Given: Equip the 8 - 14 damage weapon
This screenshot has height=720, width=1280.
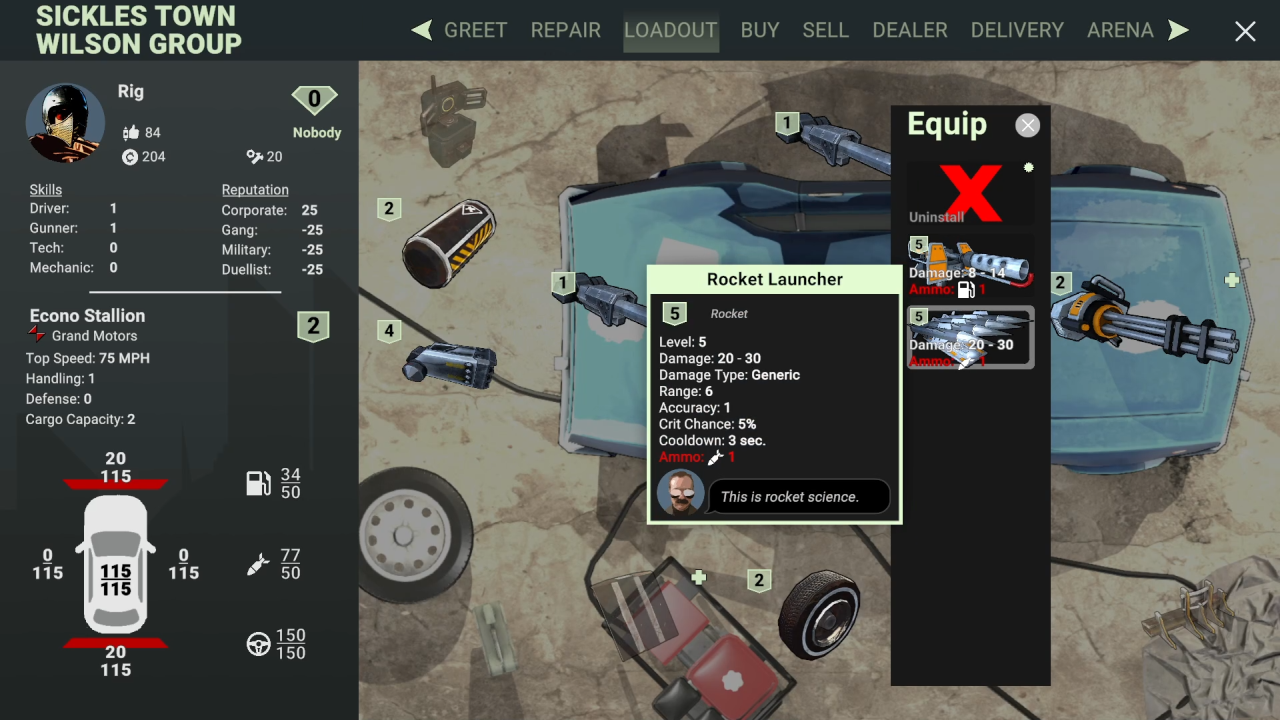Looking at the screenshot, I should pos(970,266).
